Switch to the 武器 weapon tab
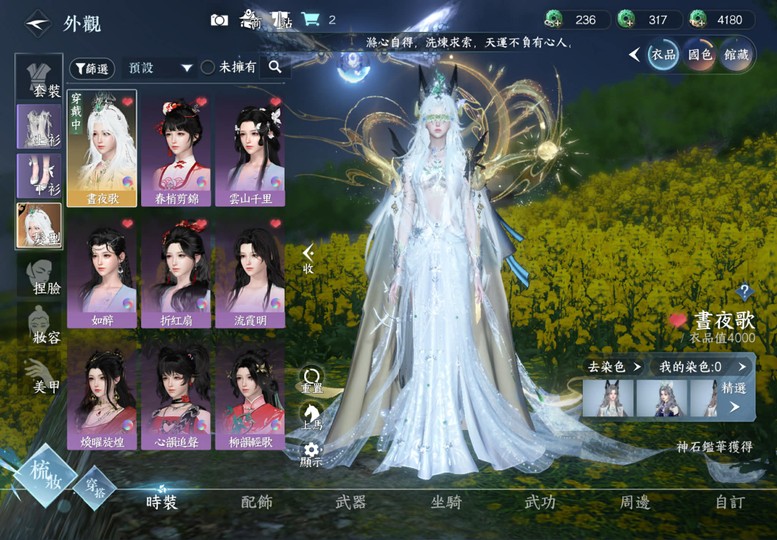The height and width of the screenshot is (540, 777). (351, 502)
